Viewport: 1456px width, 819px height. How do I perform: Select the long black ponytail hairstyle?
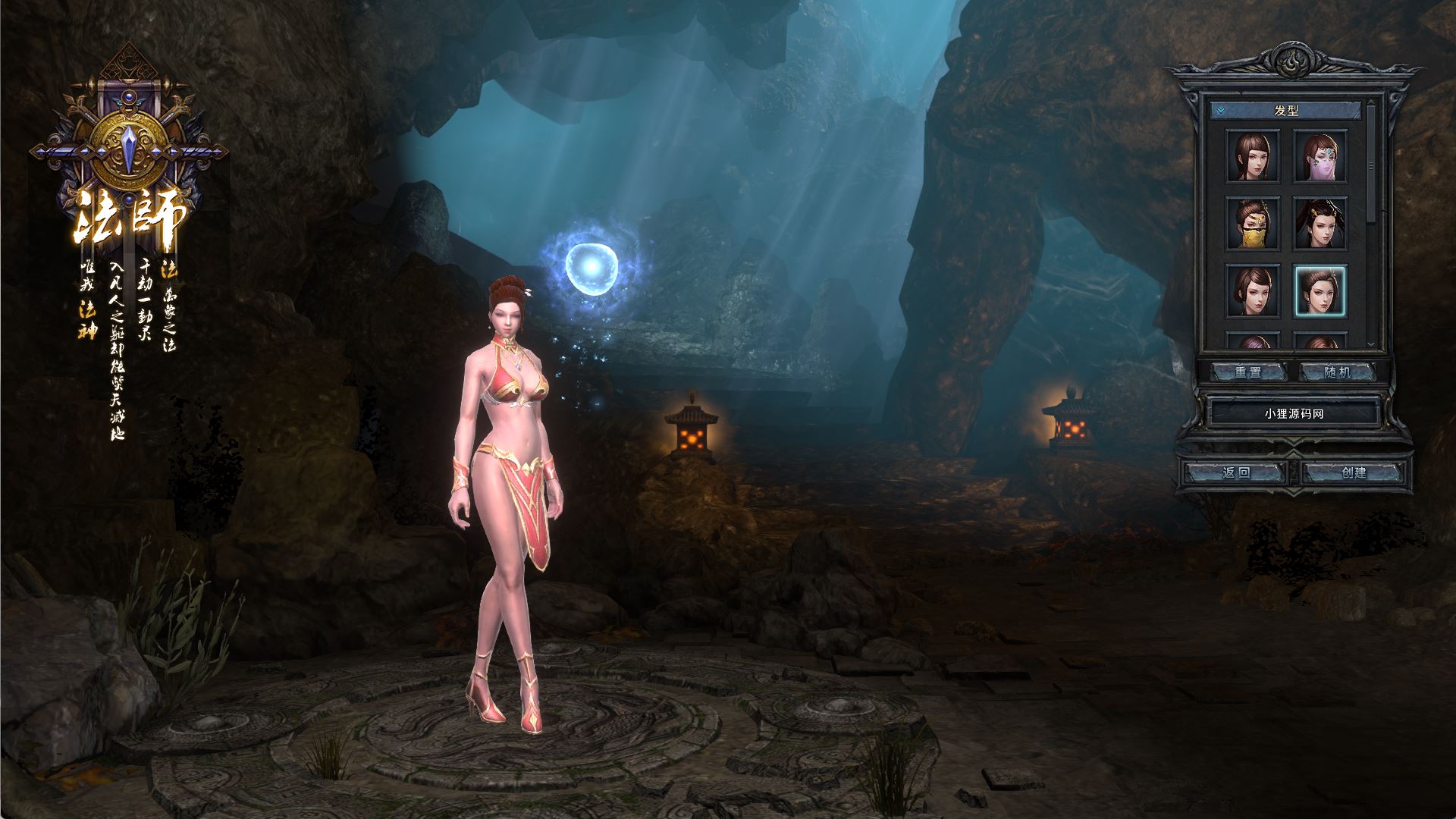[1319, 223]
